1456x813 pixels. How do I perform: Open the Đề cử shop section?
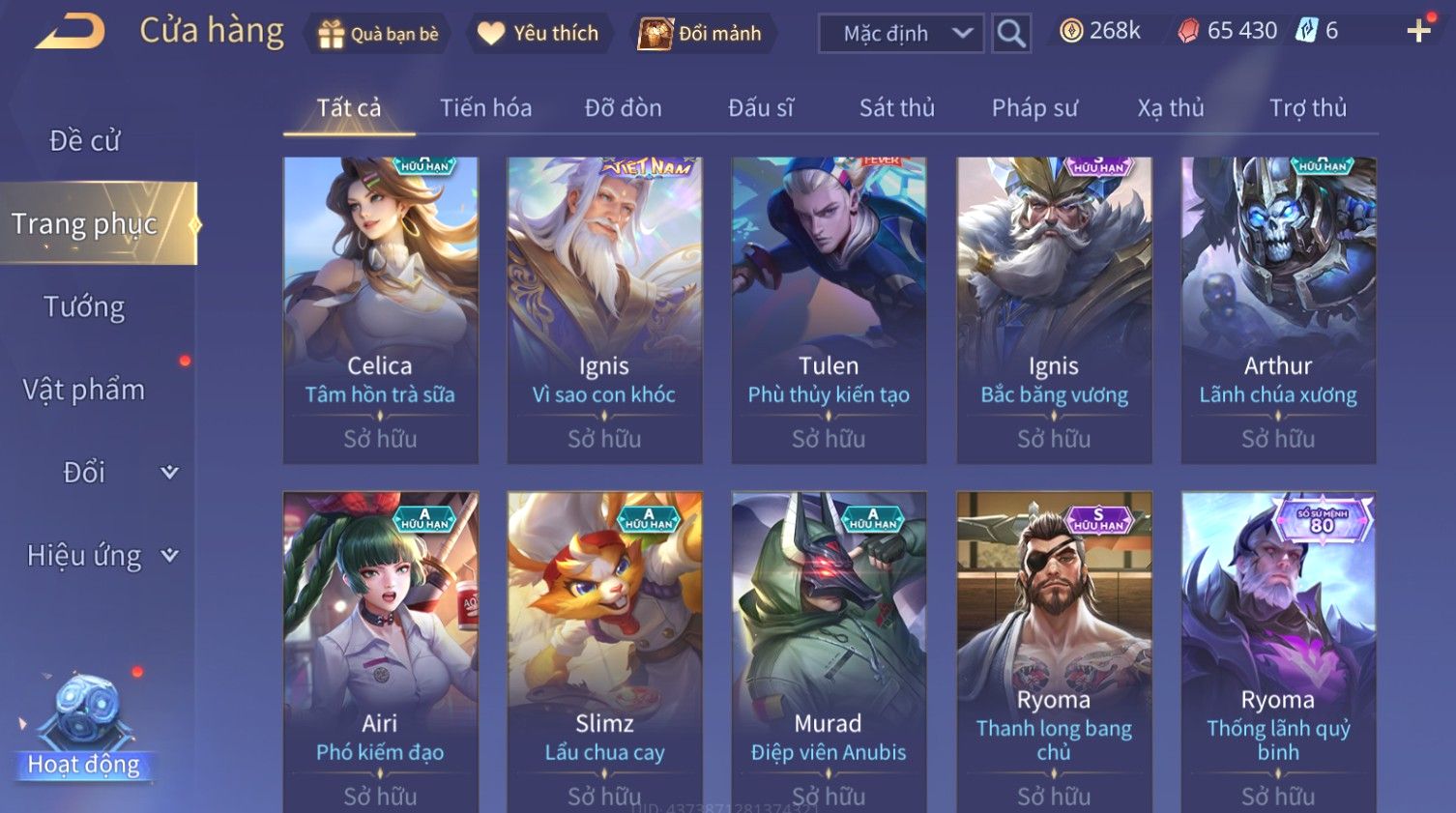tap(85, 141)
